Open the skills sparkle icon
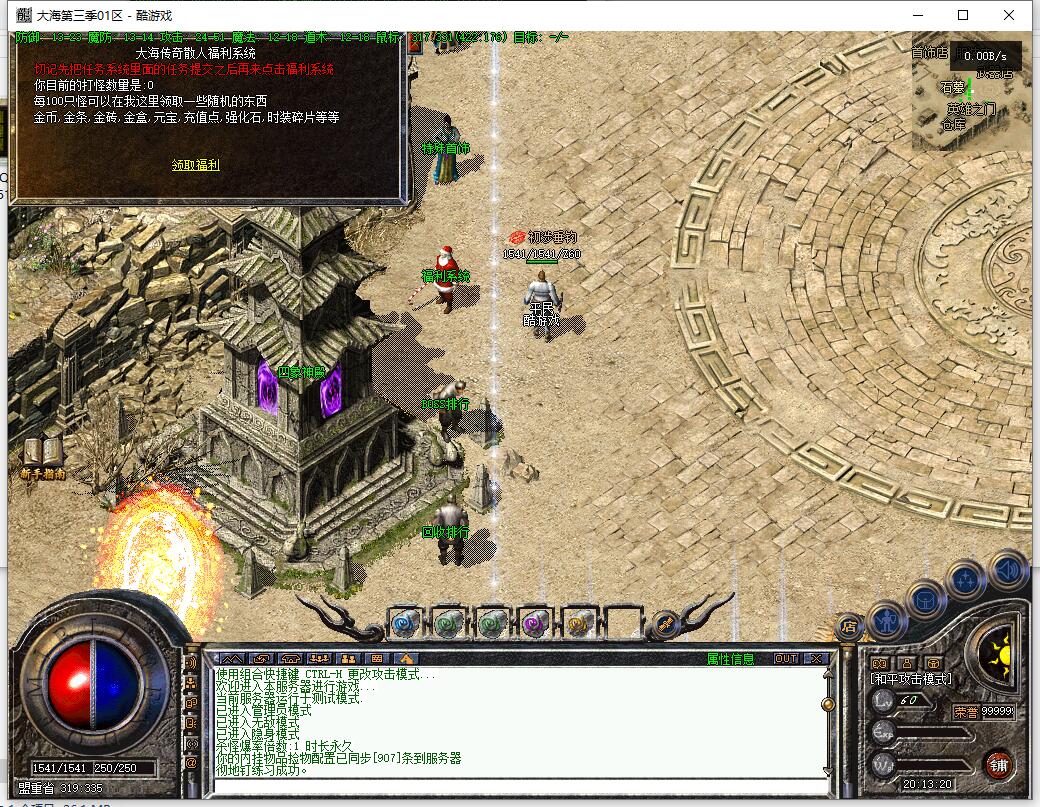The width and height of the screenshot is (1040, 807). click(x=966, y=579)
